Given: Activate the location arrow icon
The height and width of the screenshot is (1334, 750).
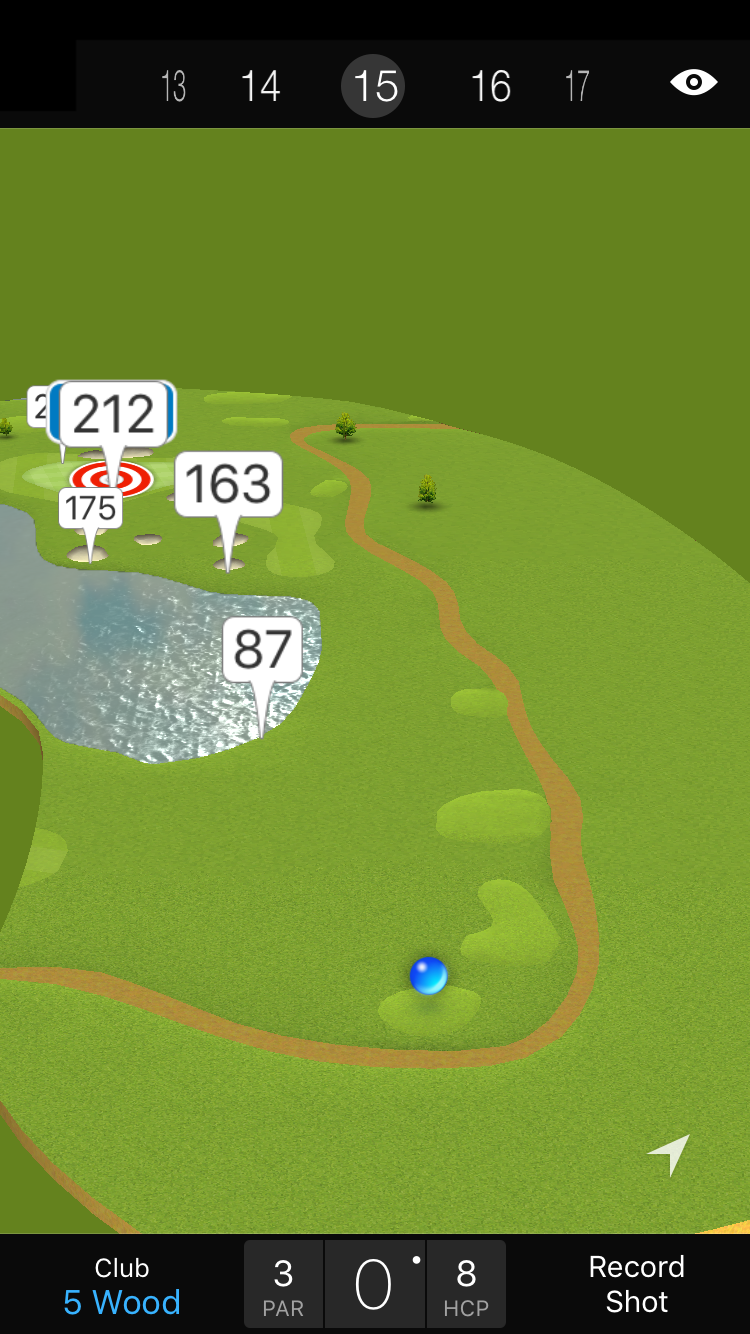Looking at the screenshot, I should [670, 1154].
